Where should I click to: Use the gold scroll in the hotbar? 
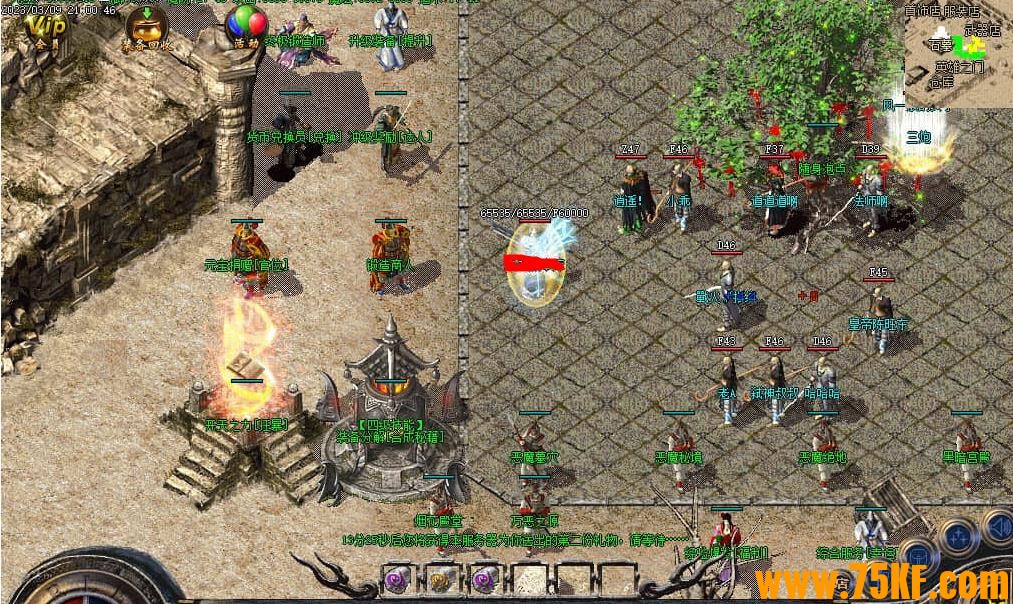(x=440, y=579)
